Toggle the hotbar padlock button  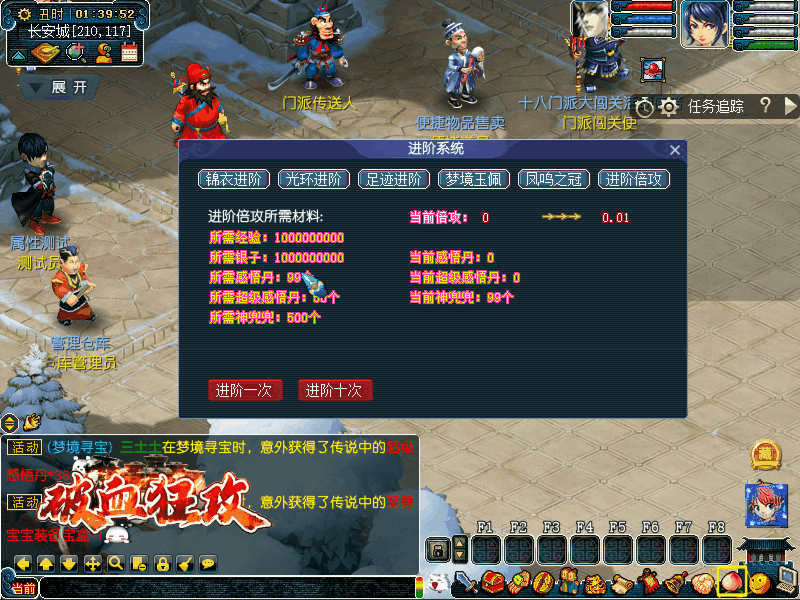tap(436, 549)
